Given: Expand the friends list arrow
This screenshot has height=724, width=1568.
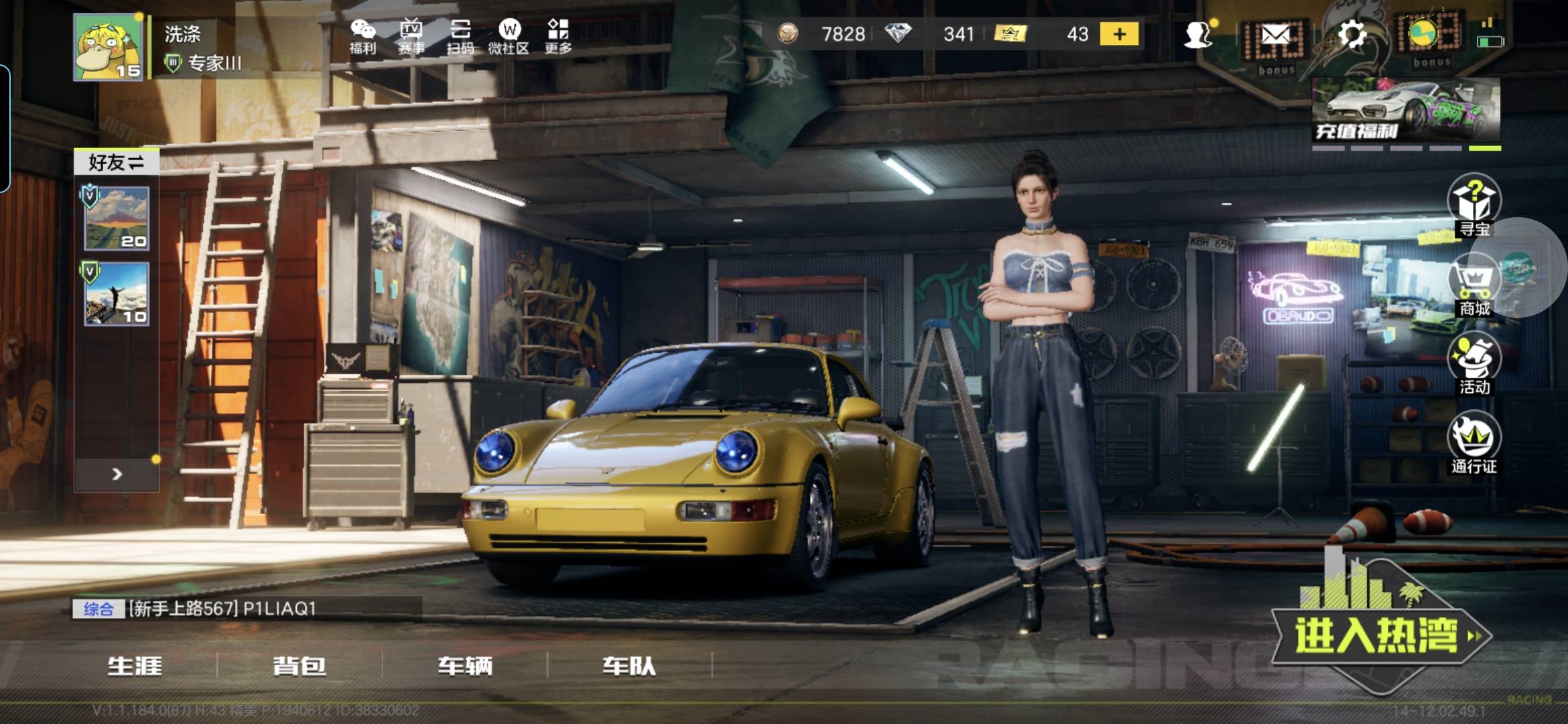Looking at the screenshot, I should pos(117,475).
